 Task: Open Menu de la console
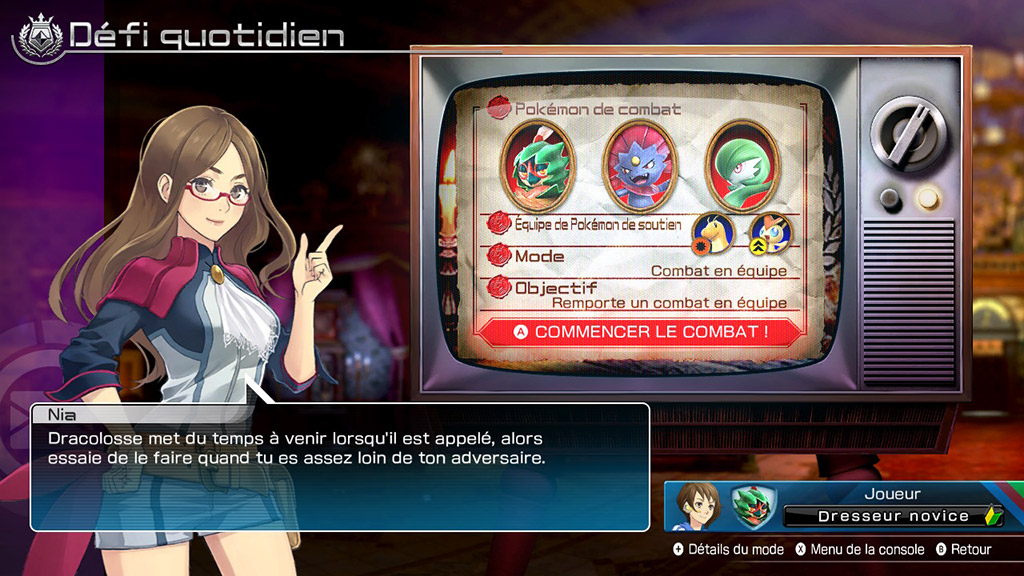[859, 549]
